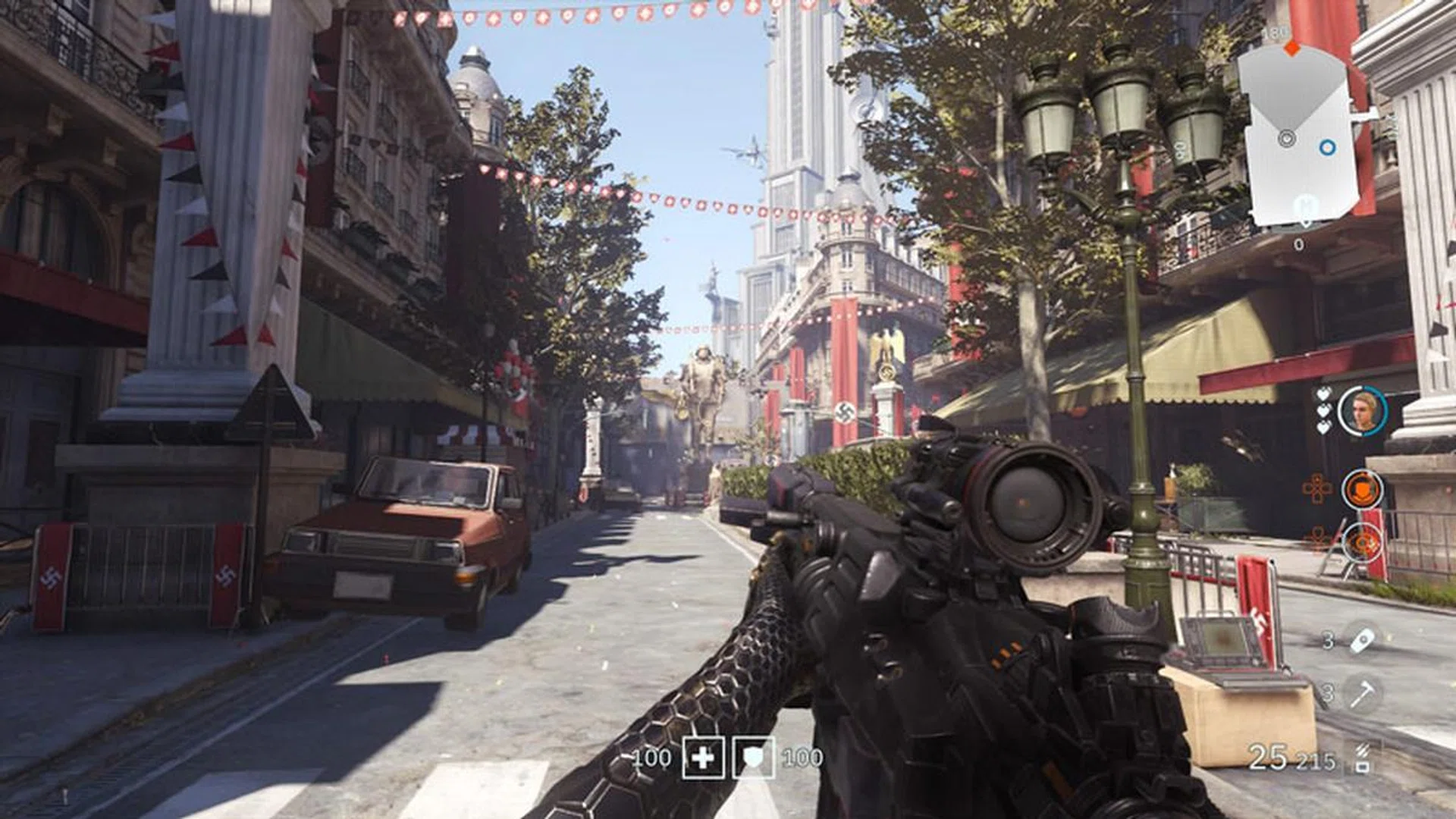Toggle the blue circular marker on the minimap
The width and height of the screenshot is (1456, 819).
click(1328, 148)
